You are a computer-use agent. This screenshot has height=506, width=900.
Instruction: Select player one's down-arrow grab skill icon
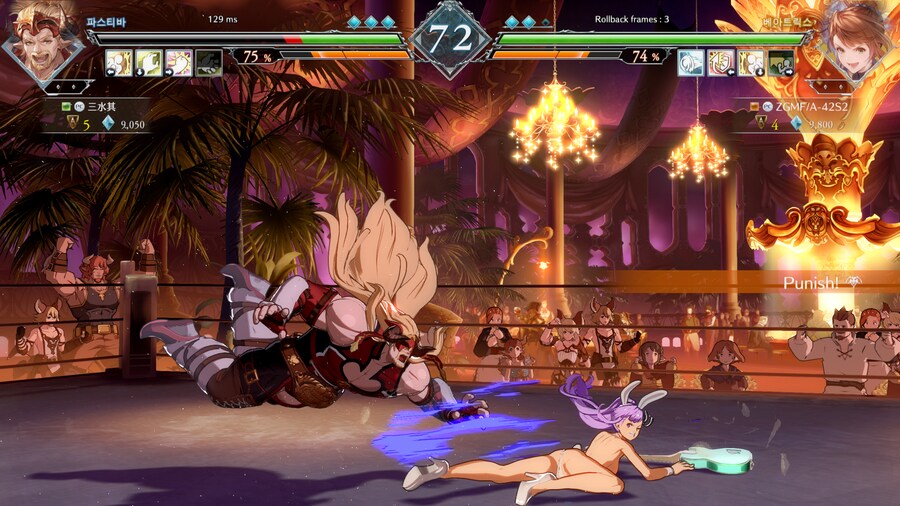coord(149,63)
